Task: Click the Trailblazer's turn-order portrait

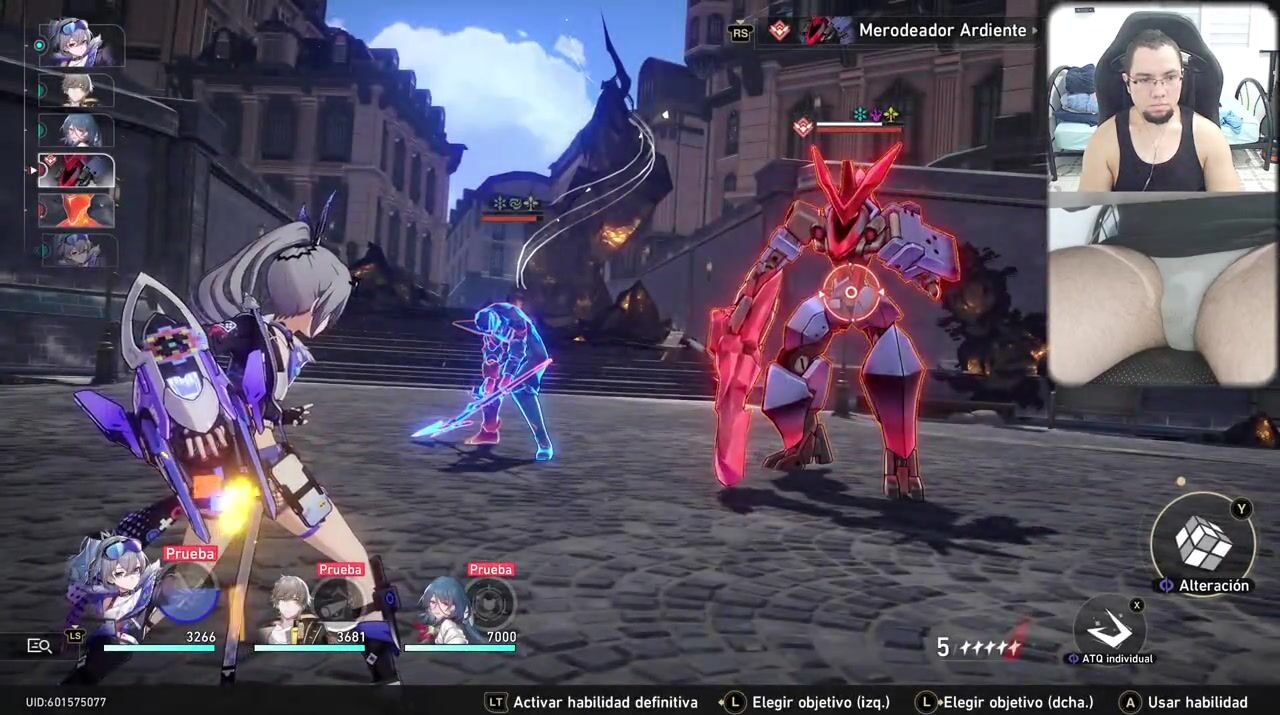Action: point(77,91)
